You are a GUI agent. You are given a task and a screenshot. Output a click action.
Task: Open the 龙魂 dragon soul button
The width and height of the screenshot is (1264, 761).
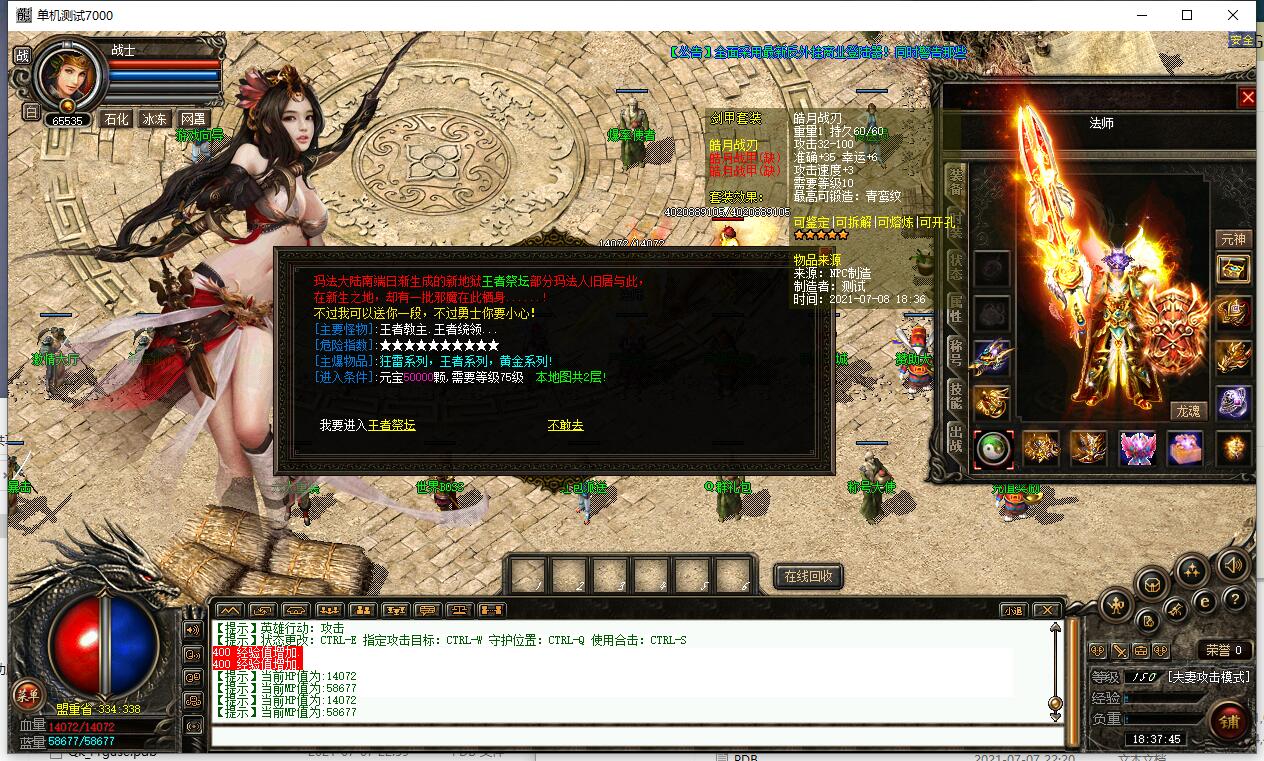1189,411
